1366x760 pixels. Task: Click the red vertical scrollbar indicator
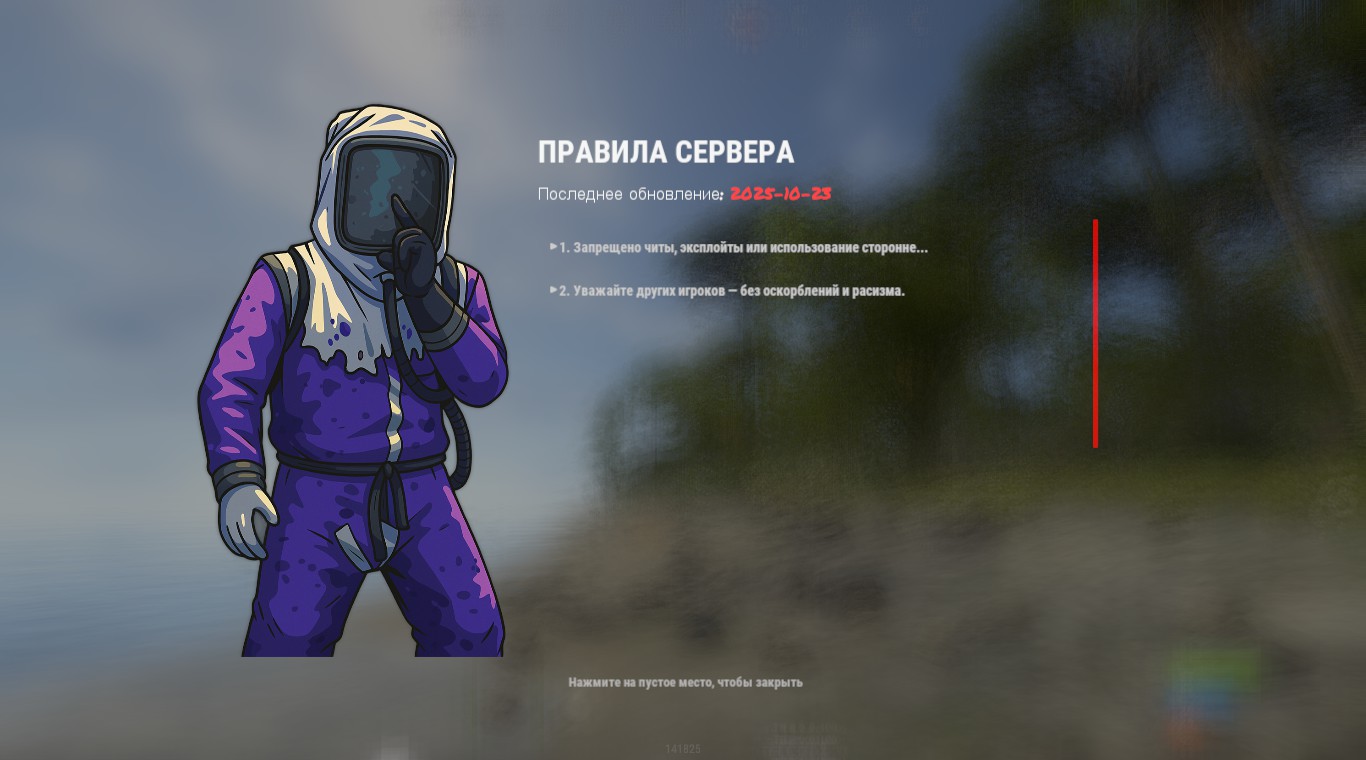(x=1096, y=335)
